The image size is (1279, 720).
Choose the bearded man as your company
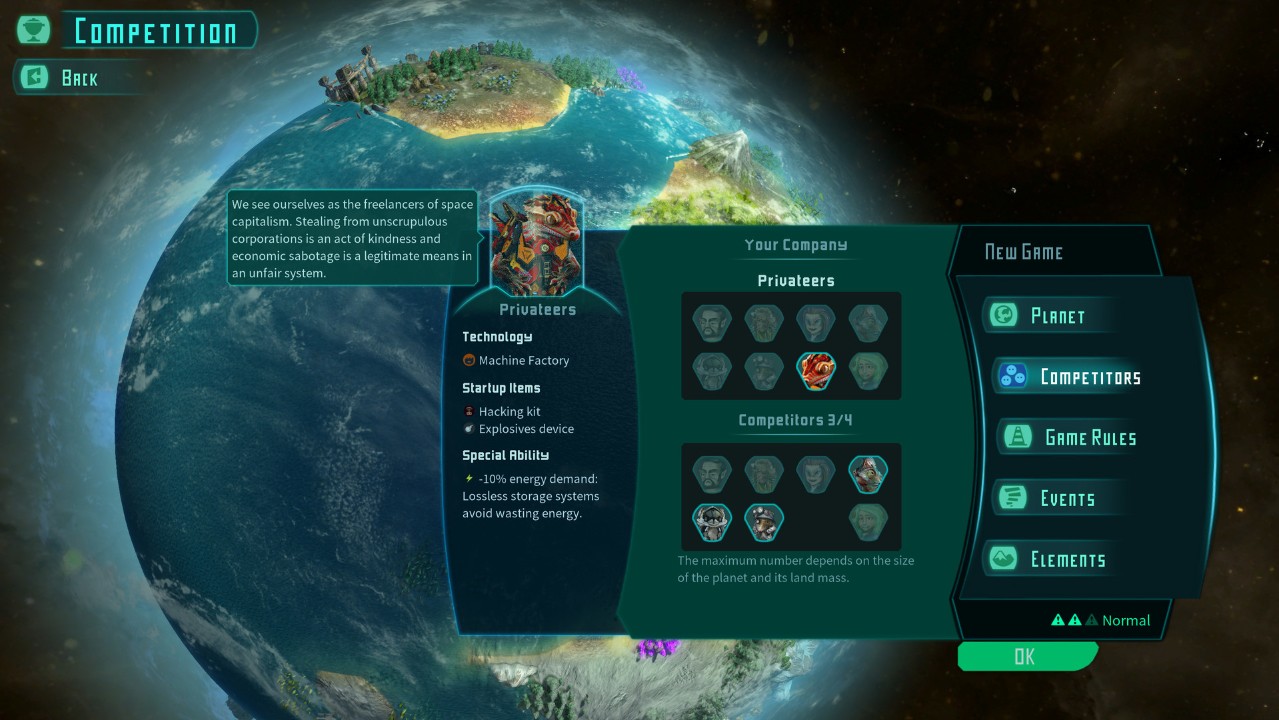(x=712, y=323)
